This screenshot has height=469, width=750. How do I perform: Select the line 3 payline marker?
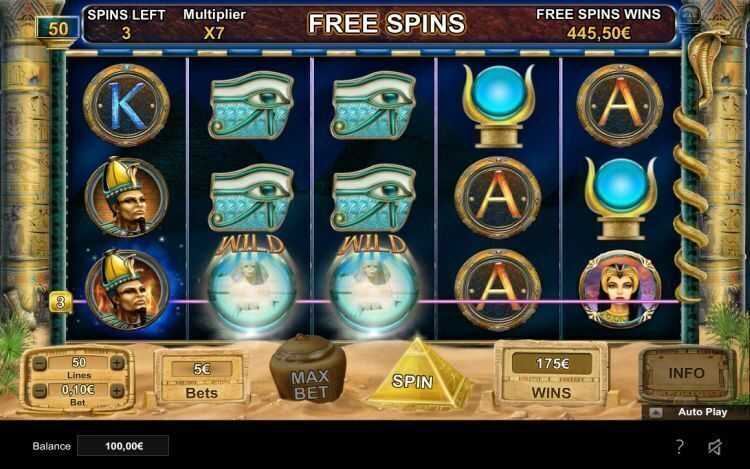click(60, 301)
